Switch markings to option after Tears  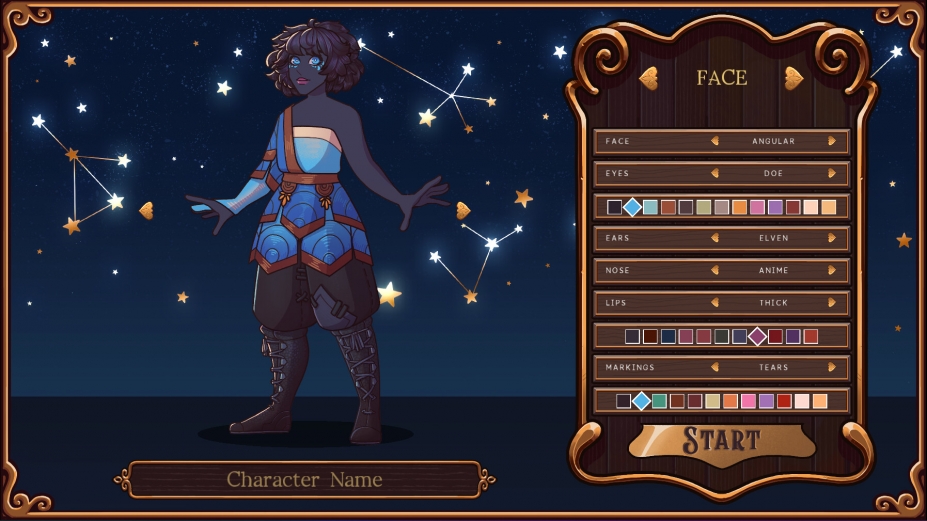pyautogui.click(x=832, y=368)
